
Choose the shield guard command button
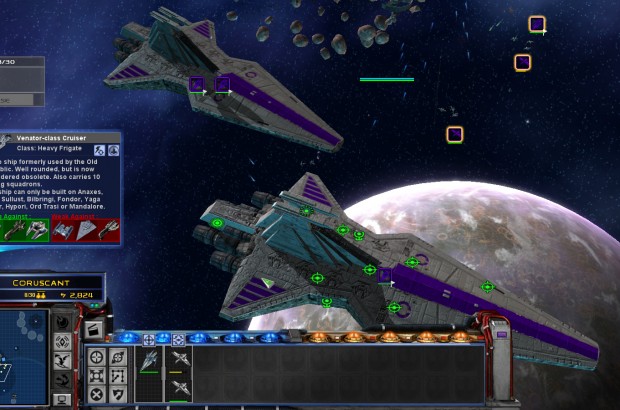coord(118,394)
